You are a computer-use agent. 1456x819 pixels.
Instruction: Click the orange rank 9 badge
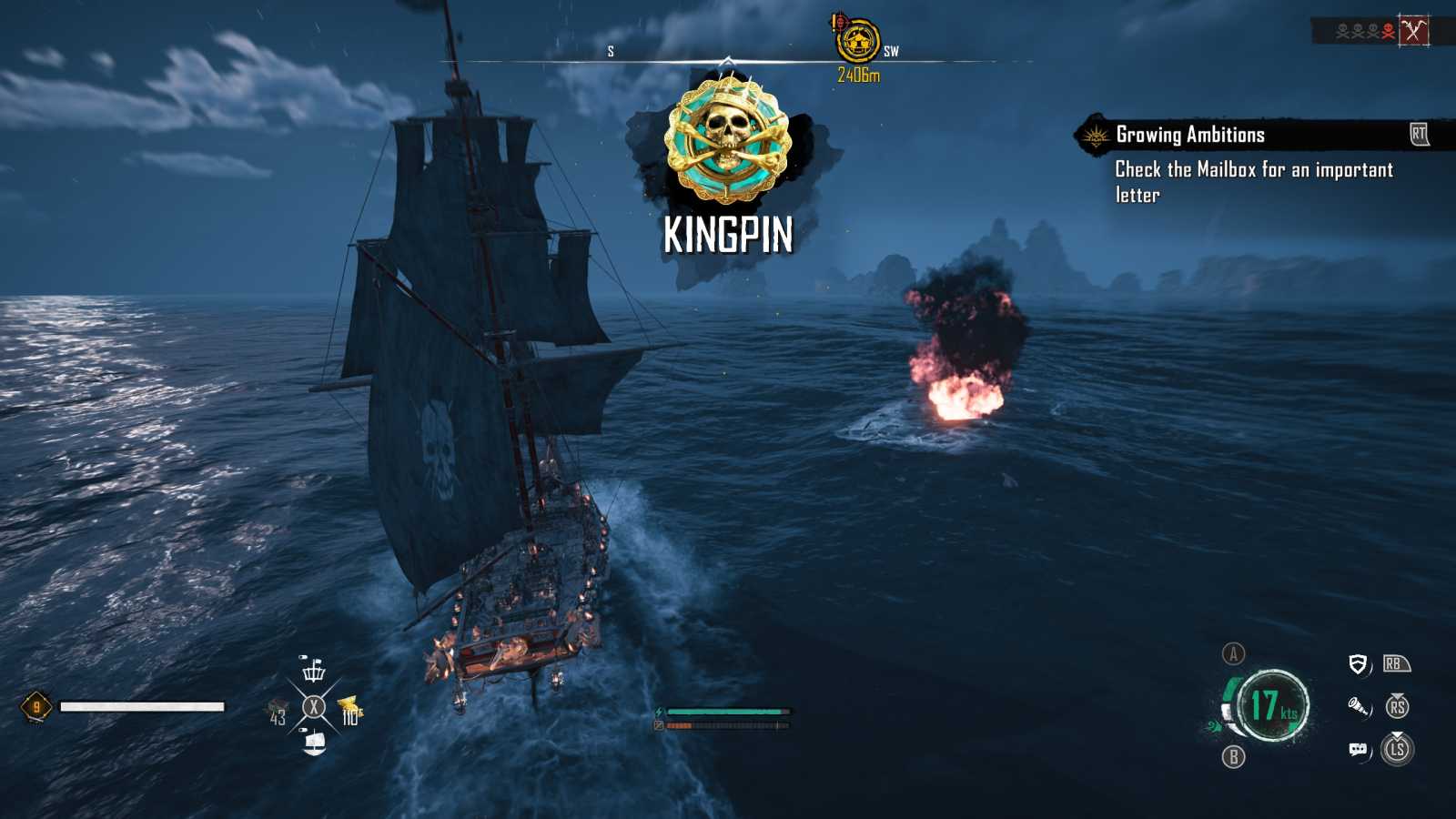pyautogui.click(x=36, y=707)
